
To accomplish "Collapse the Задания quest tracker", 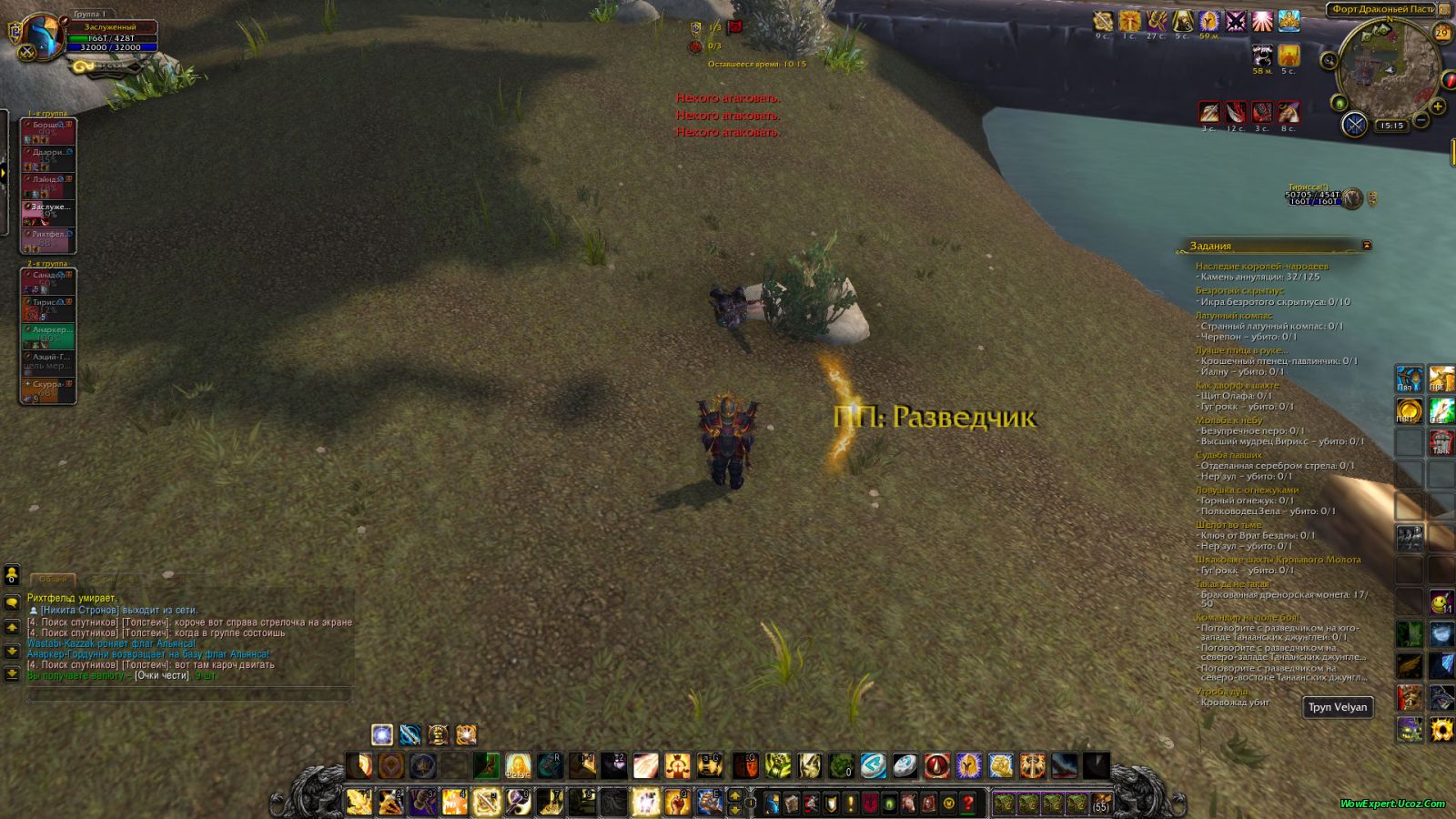I will tap(1366, 246).
